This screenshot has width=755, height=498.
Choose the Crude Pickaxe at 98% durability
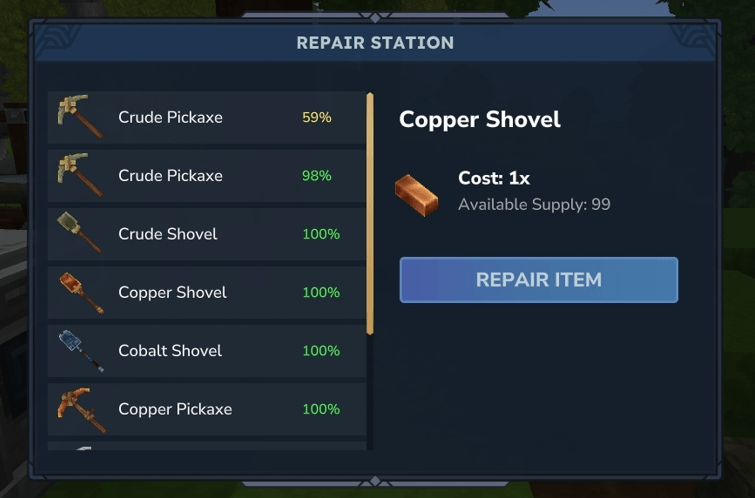(x=206, y=176)
